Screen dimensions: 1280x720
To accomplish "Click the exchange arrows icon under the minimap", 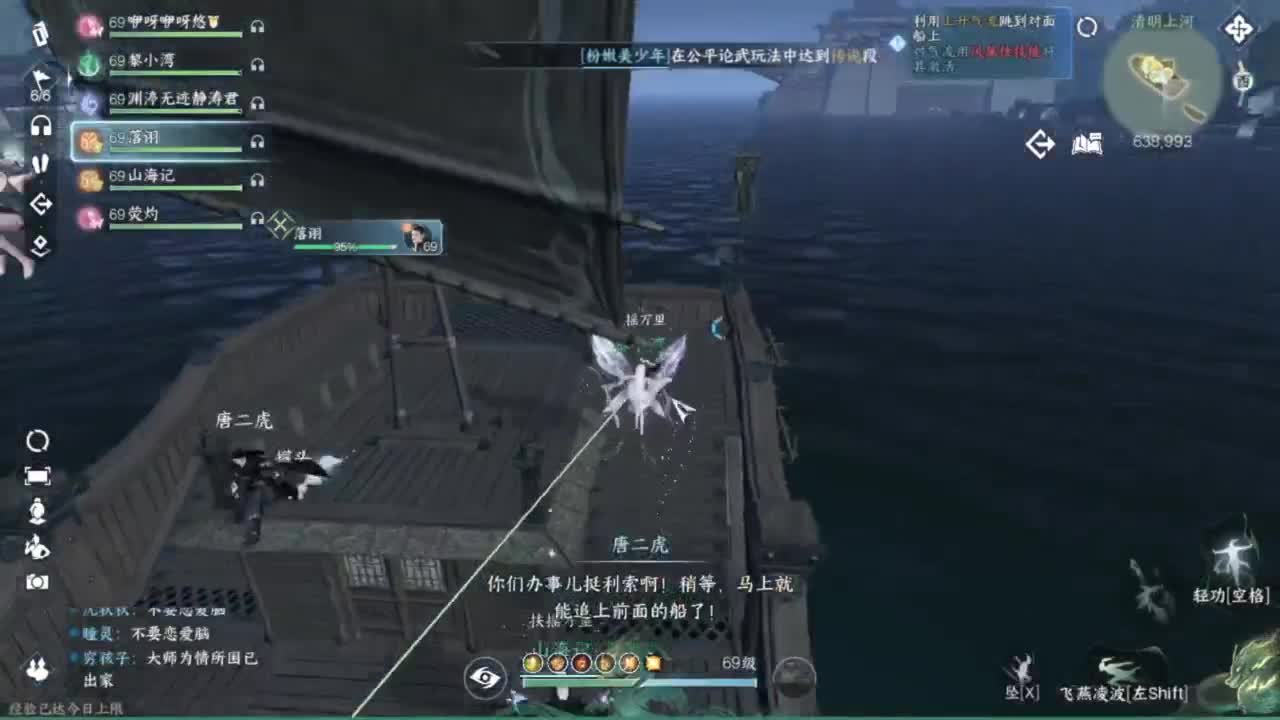I will pos(1041,143).
